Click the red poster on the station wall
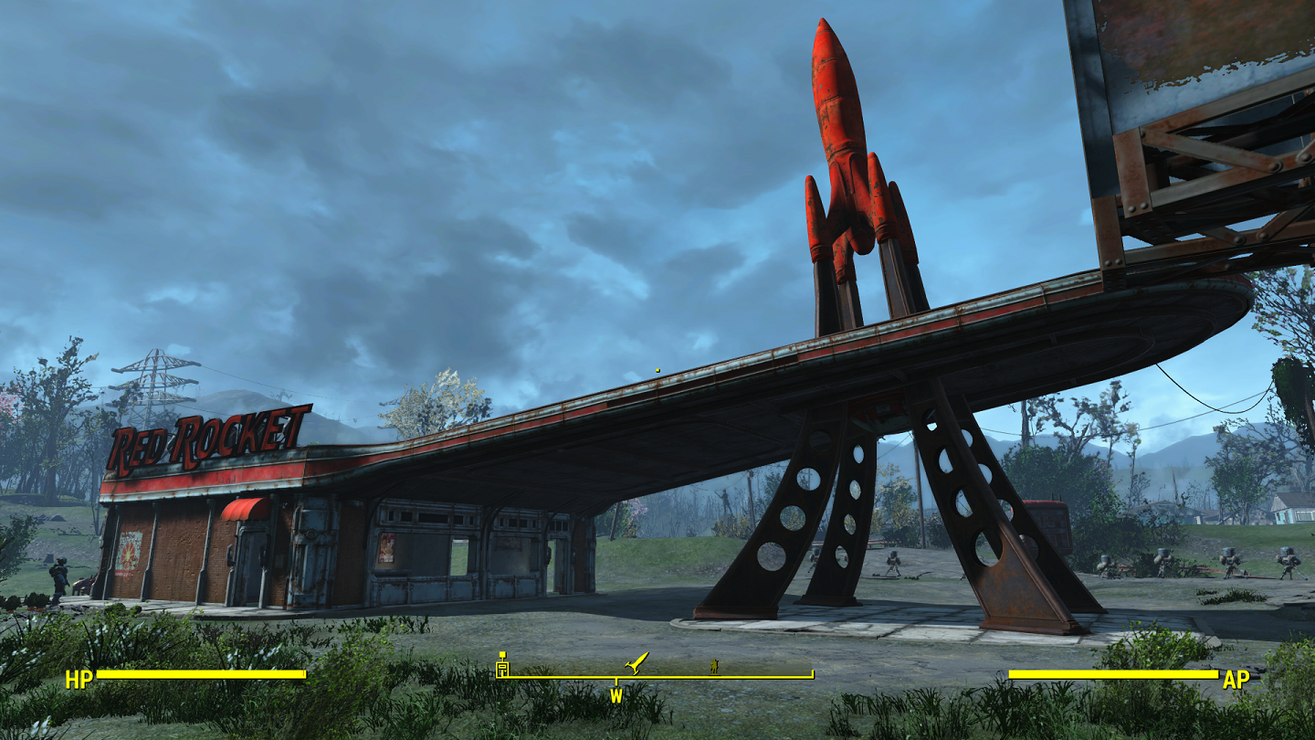 [x=130, y=555]
